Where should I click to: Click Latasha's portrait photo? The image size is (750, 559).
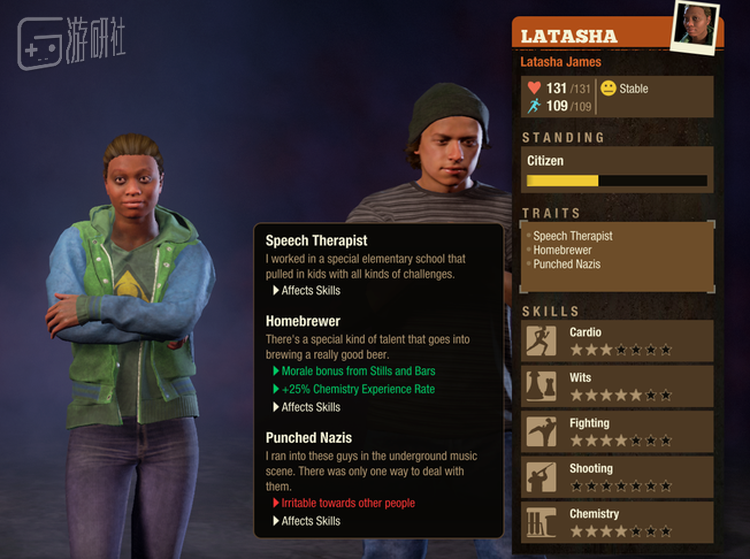pyautogui.click(x=696, y=24)
